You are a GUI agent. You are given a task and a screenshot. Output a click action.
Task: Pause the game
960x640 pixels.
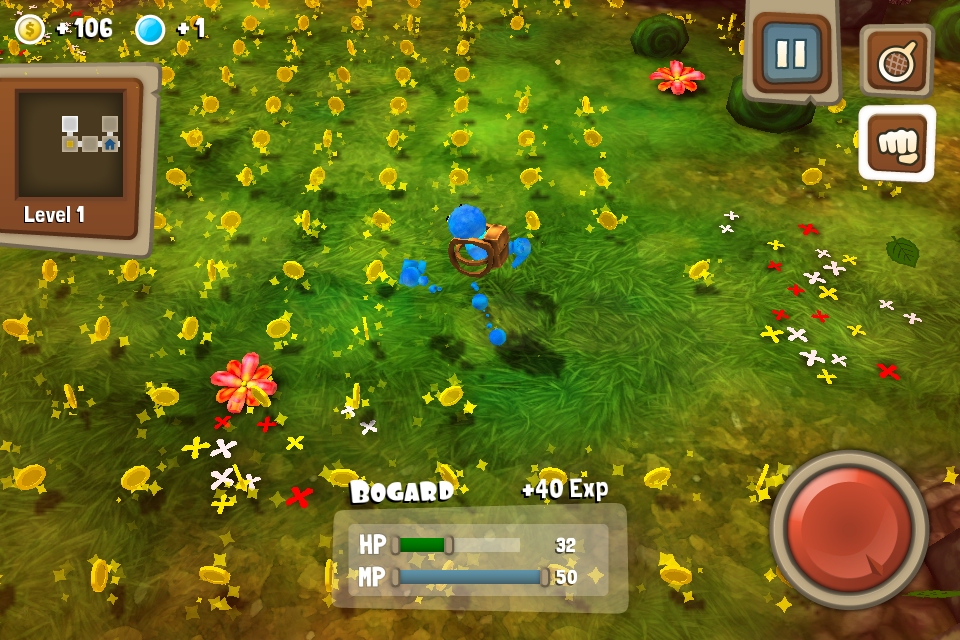pos(791,54)
